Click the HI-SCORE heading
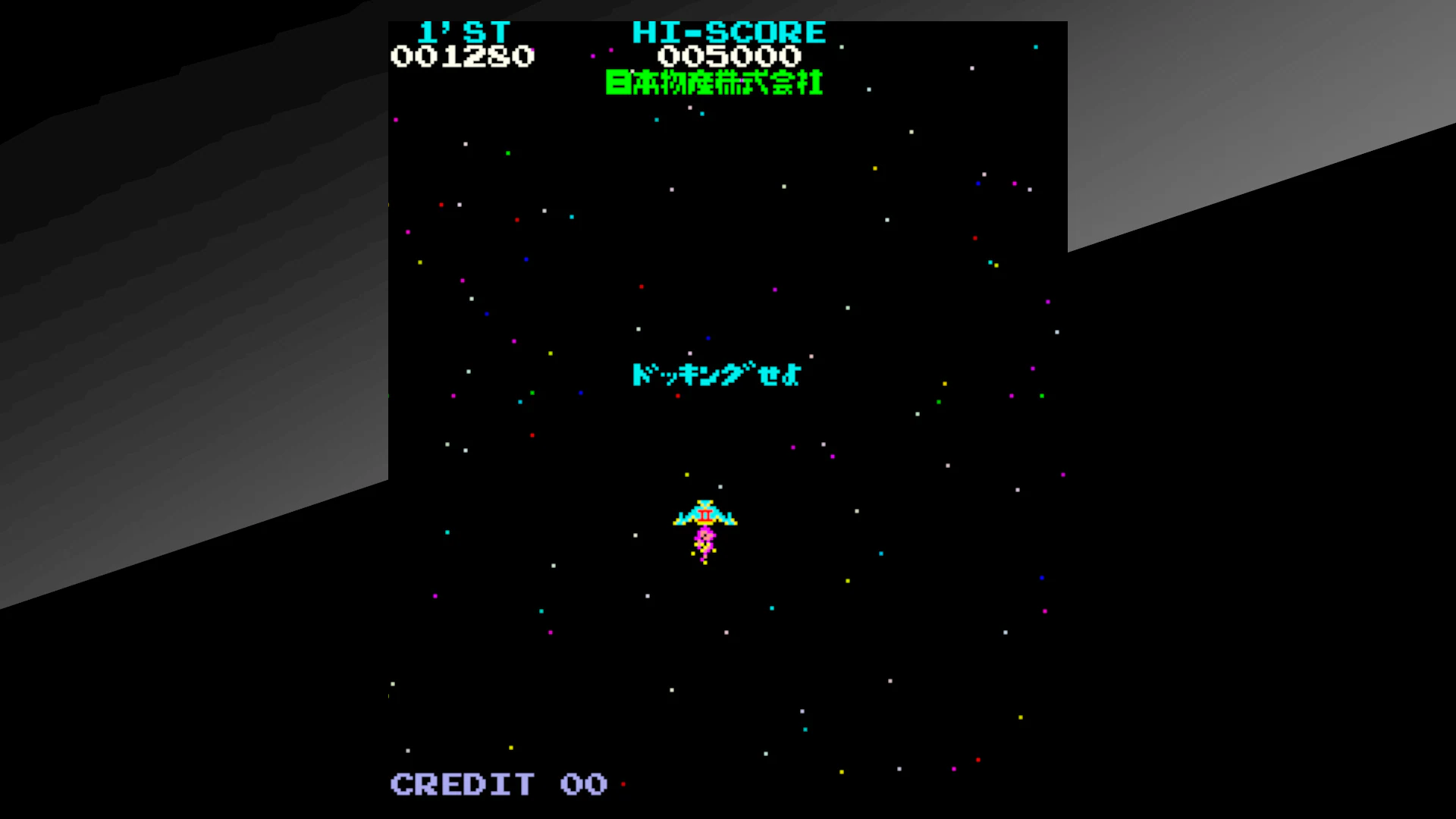 coord(730,32)
